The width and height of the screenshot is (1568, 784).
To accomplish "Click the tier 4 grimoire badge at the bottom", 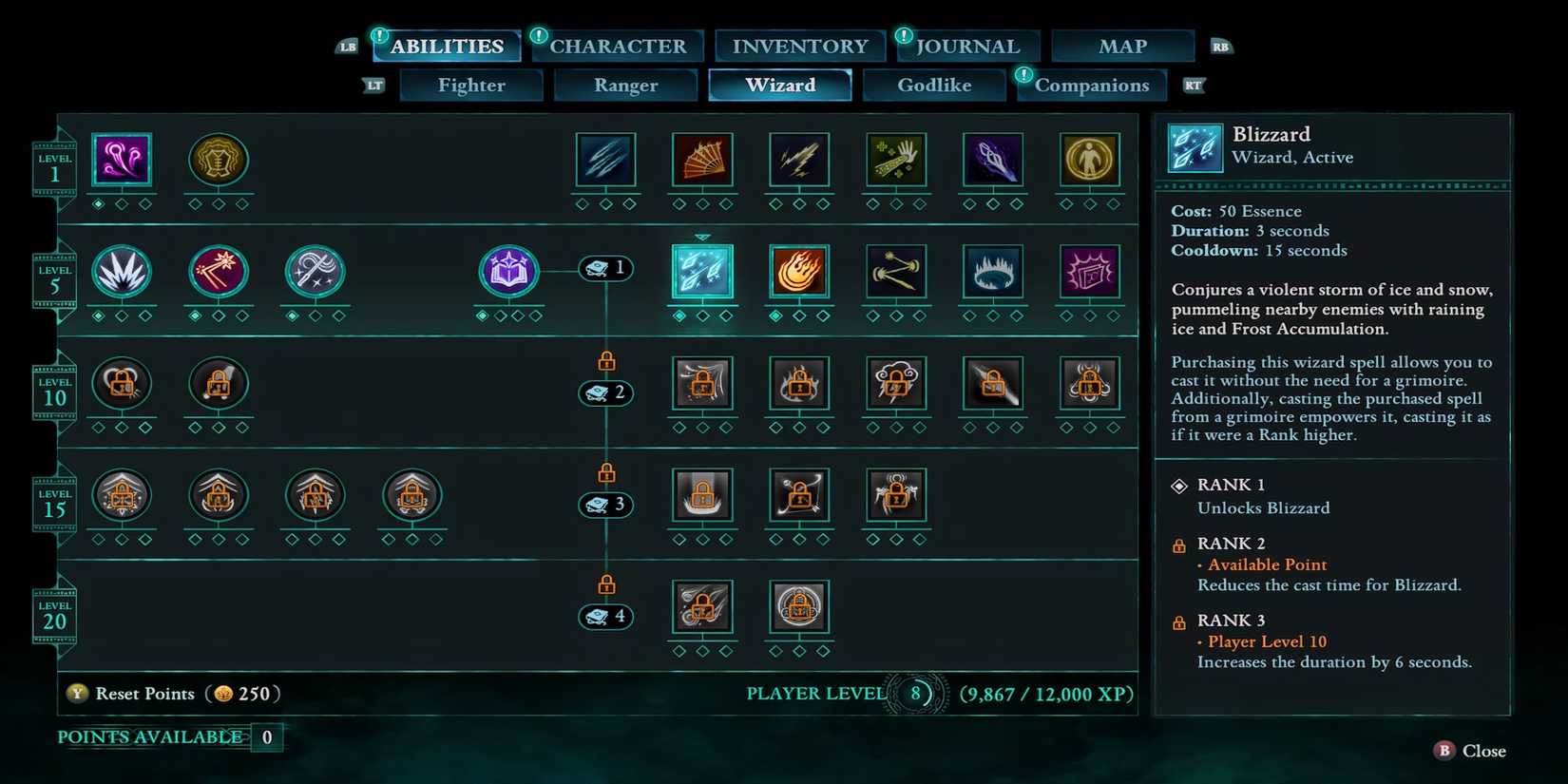I will [x=605, y=617].
